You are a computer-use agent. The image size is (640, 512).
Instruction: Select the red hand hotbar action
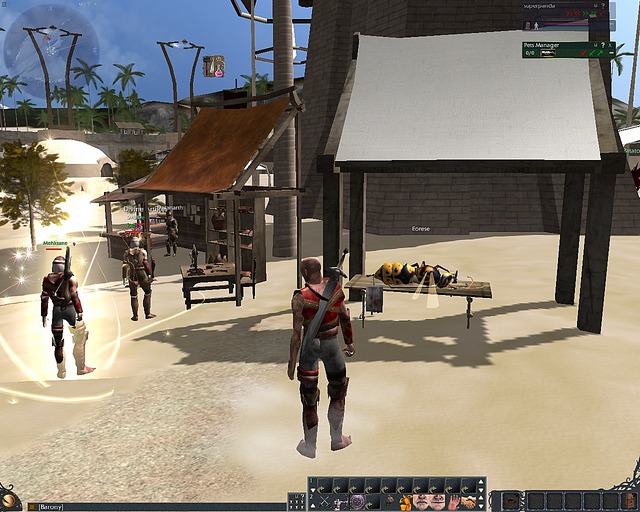tap(454, 501)
